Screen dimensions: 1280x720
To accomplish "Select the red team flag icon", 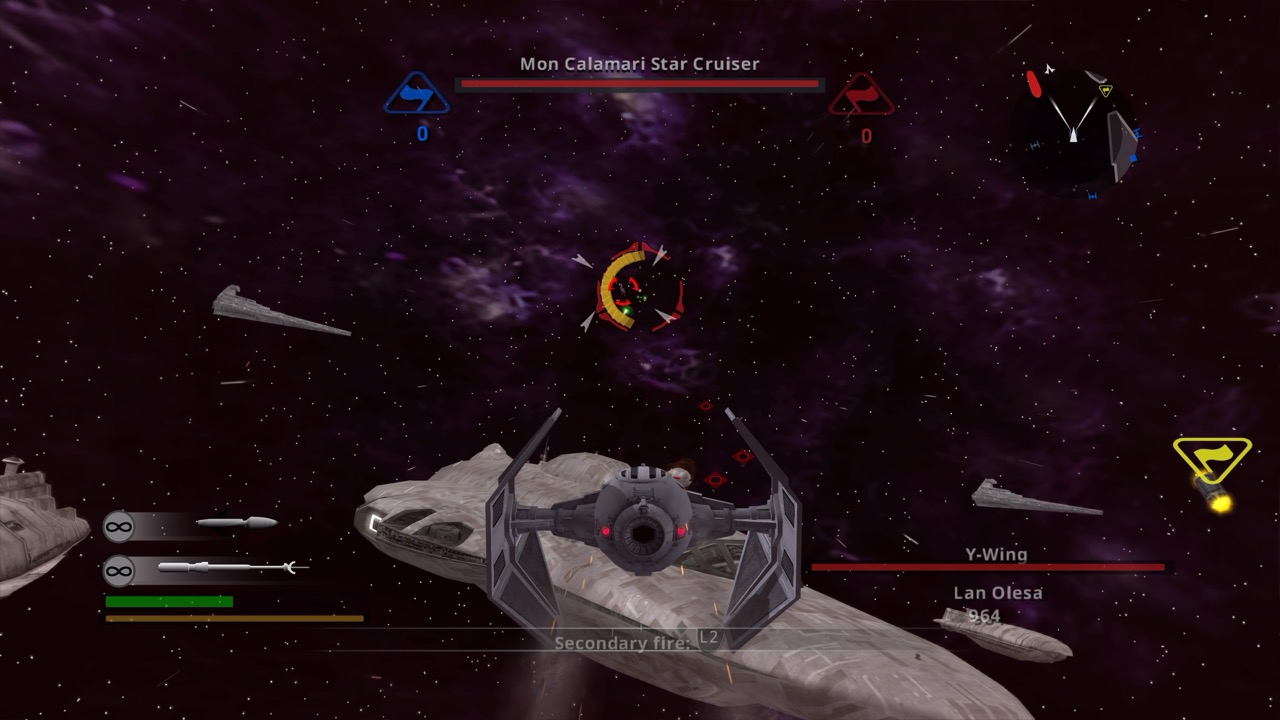I will [x=861, y=96].
